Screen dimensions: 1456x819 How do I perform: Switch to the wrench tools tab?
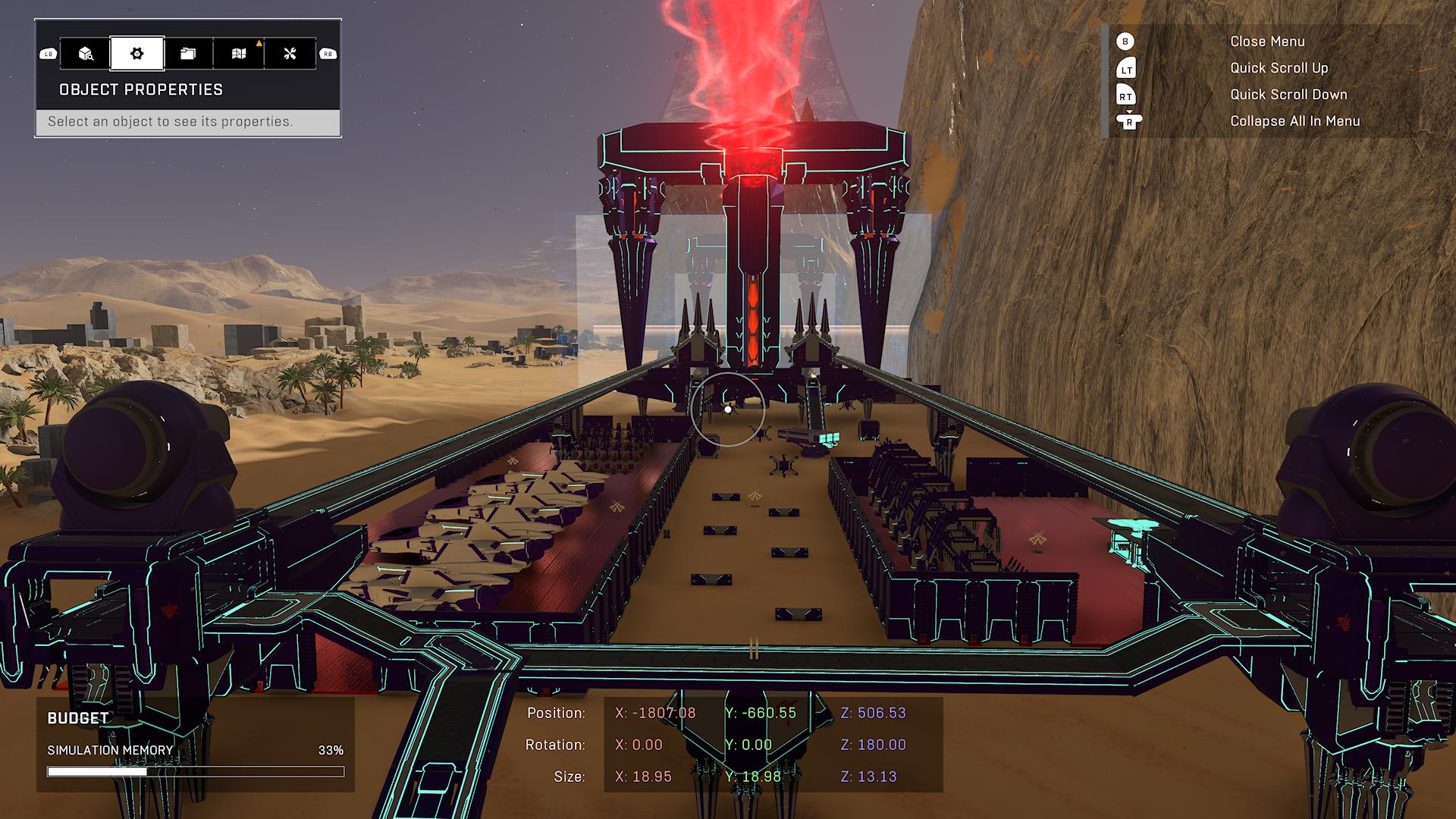pyautogui.click(x=290, y=54)
